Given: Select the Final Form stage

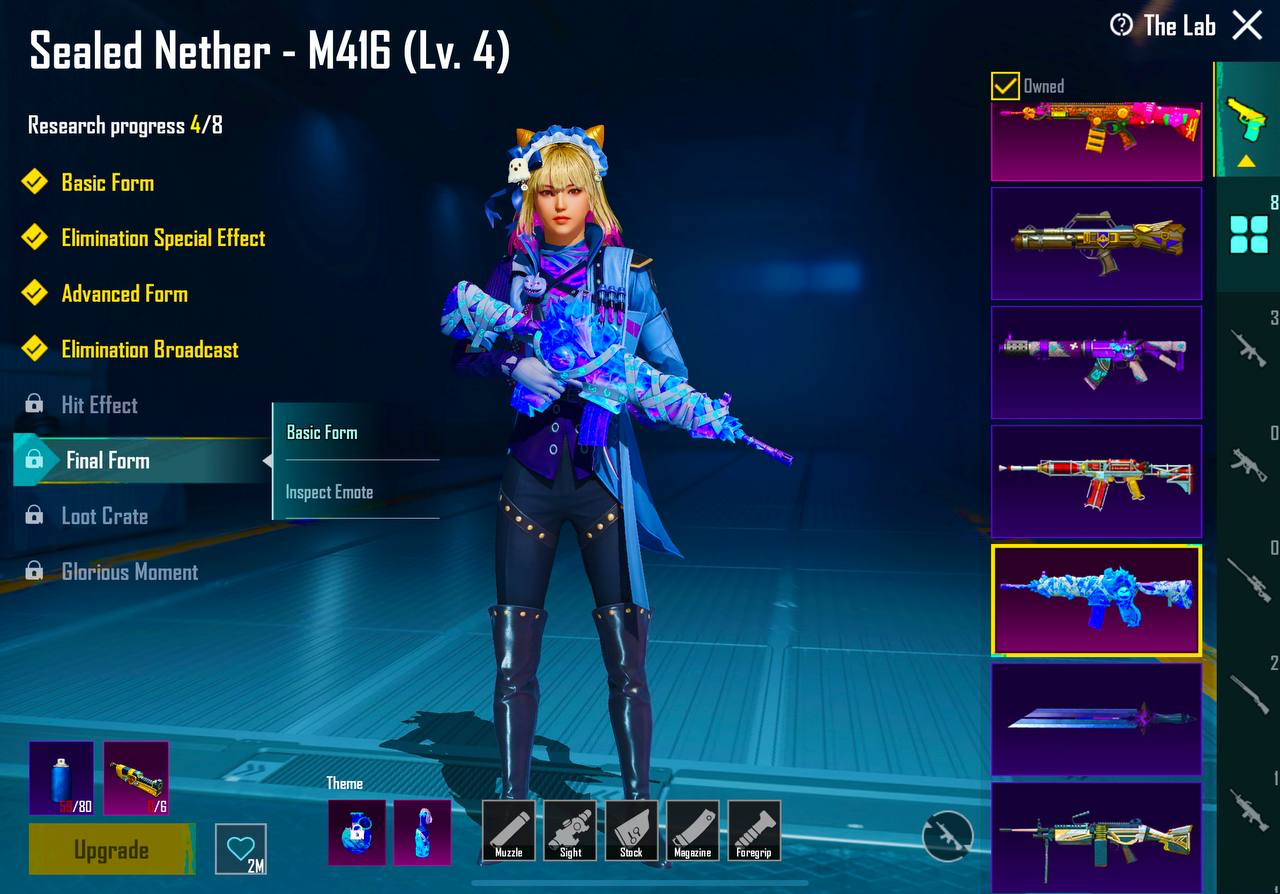Looking at the screenshot, I should click(108, 460).
